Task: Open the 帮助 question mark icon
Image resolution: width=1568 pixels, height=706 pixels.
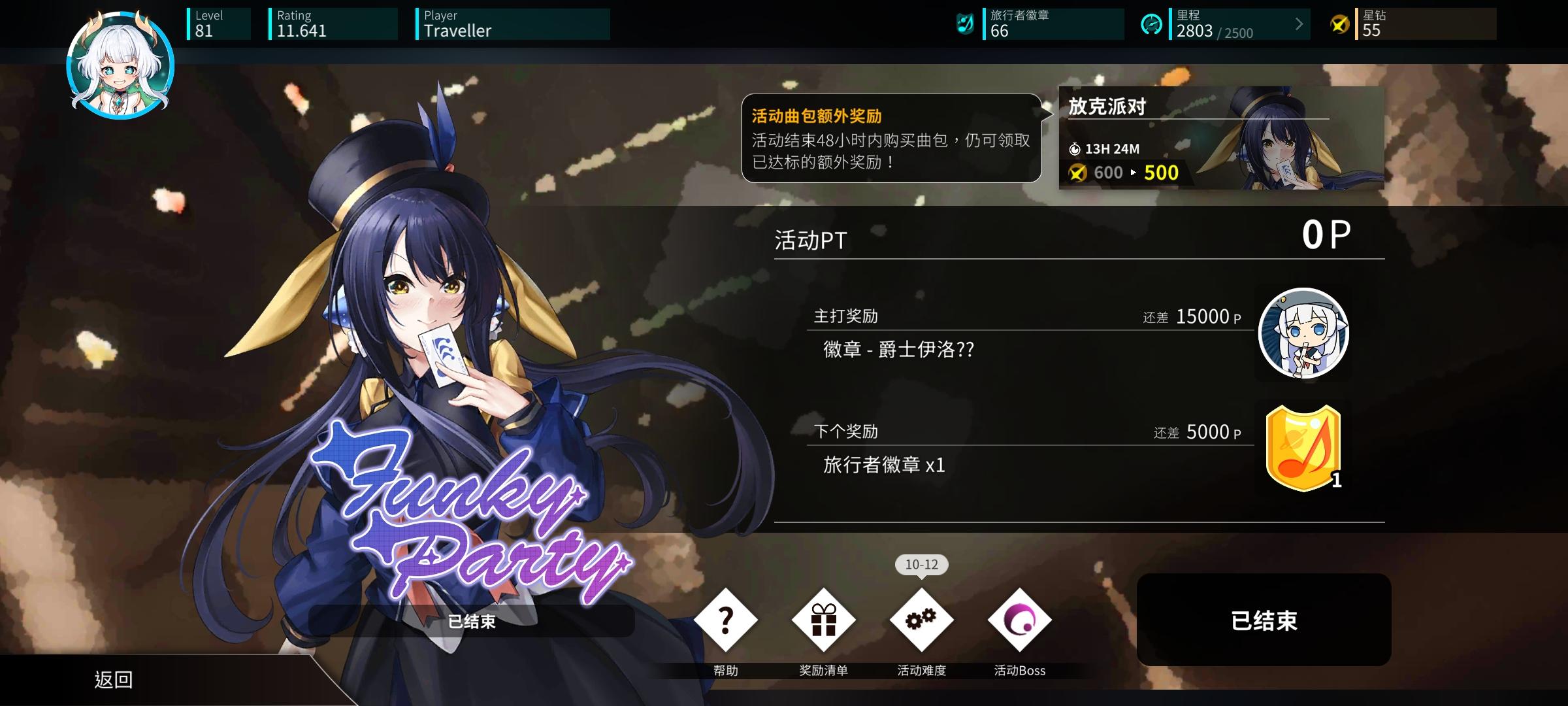Action: [x=724, y=618]
